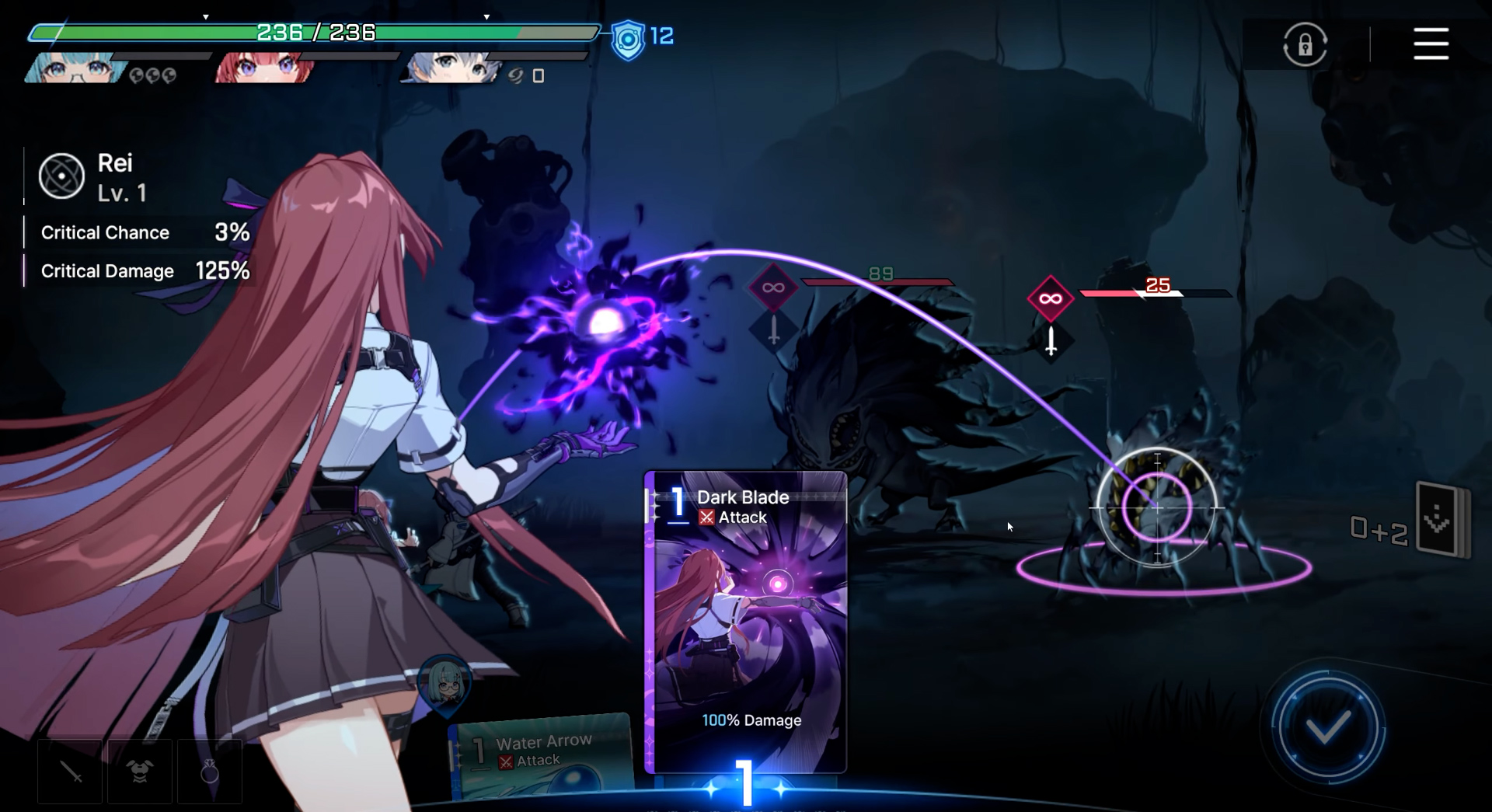Click the ring equipment slot
1492x812 pixels.
tap(210, 772)
